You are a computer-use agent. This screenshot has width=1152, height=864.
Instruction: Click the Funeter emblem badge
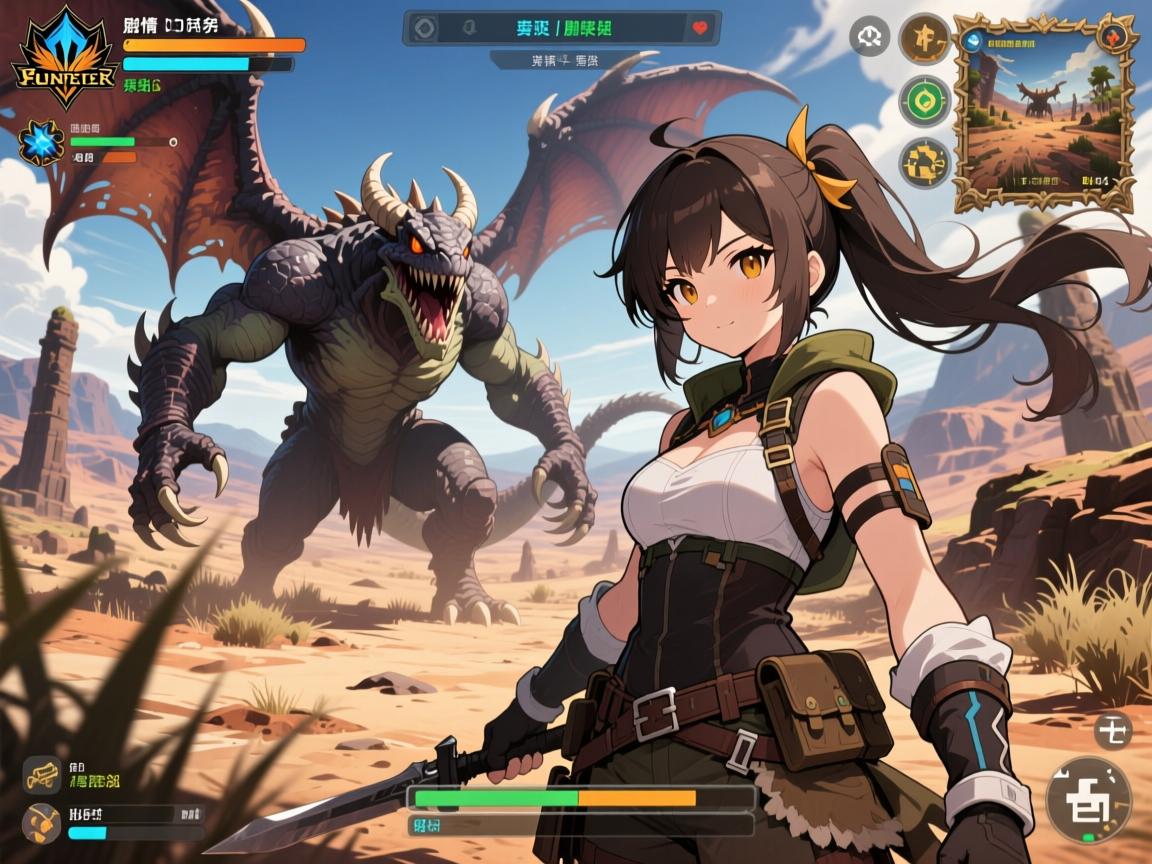click(x=64, y=58)
